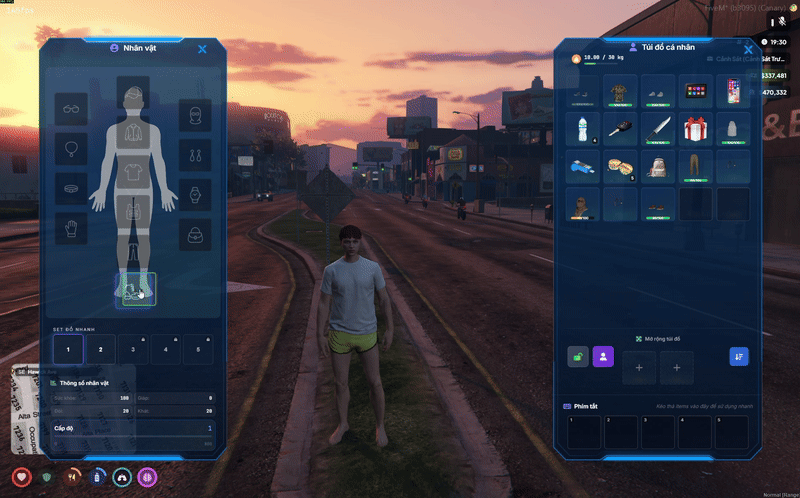The width and height of the screenshot is (800, 498).
Task: Select the gloves equipment slot
Action: tap(71, 228)
